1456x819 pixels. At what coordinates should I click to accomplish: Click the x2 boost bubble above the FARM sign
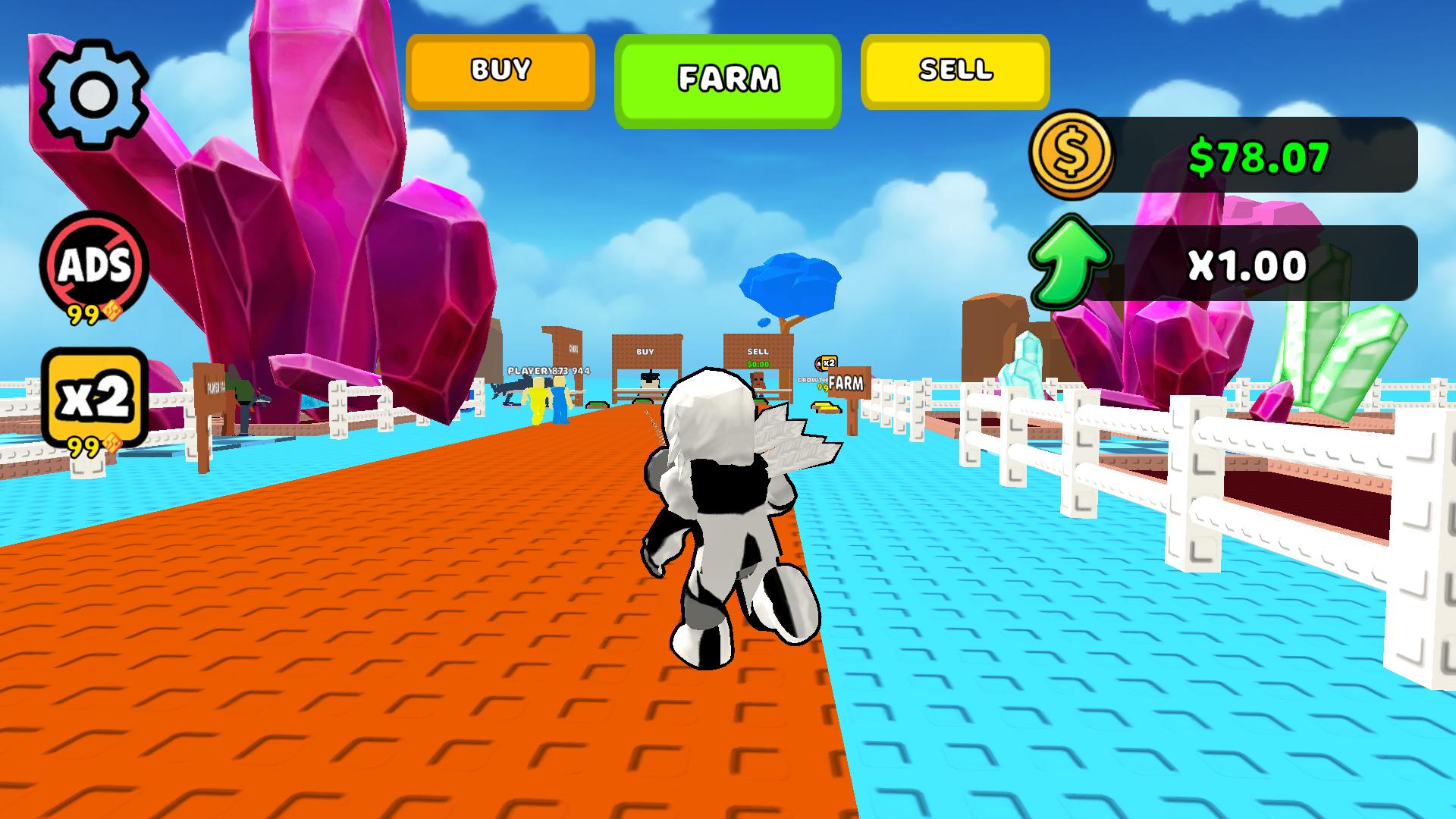830,362
